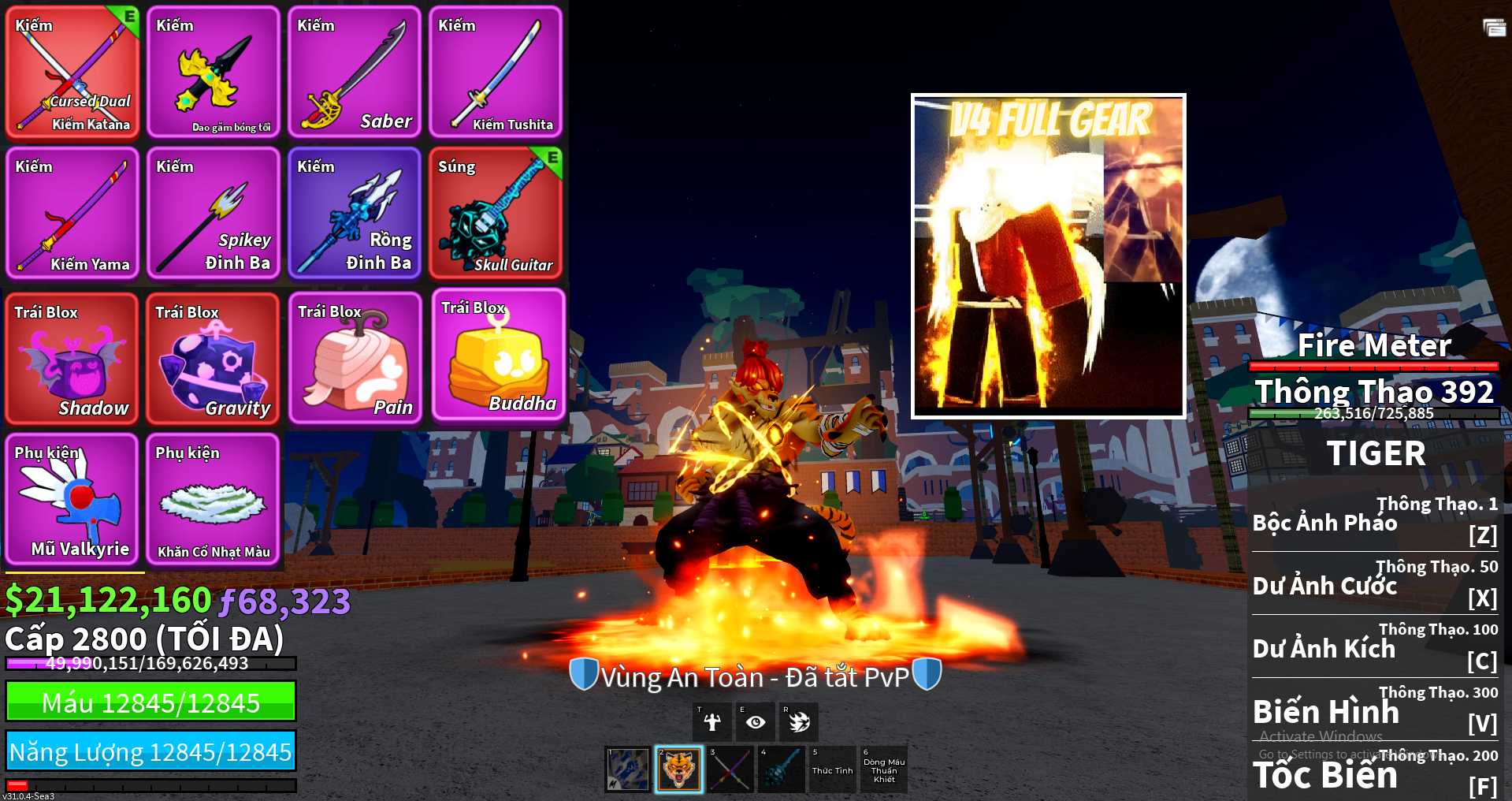Select the Thức Tỉnh hotbar slot
The image size is (1512, 801).
coord(832,769)
